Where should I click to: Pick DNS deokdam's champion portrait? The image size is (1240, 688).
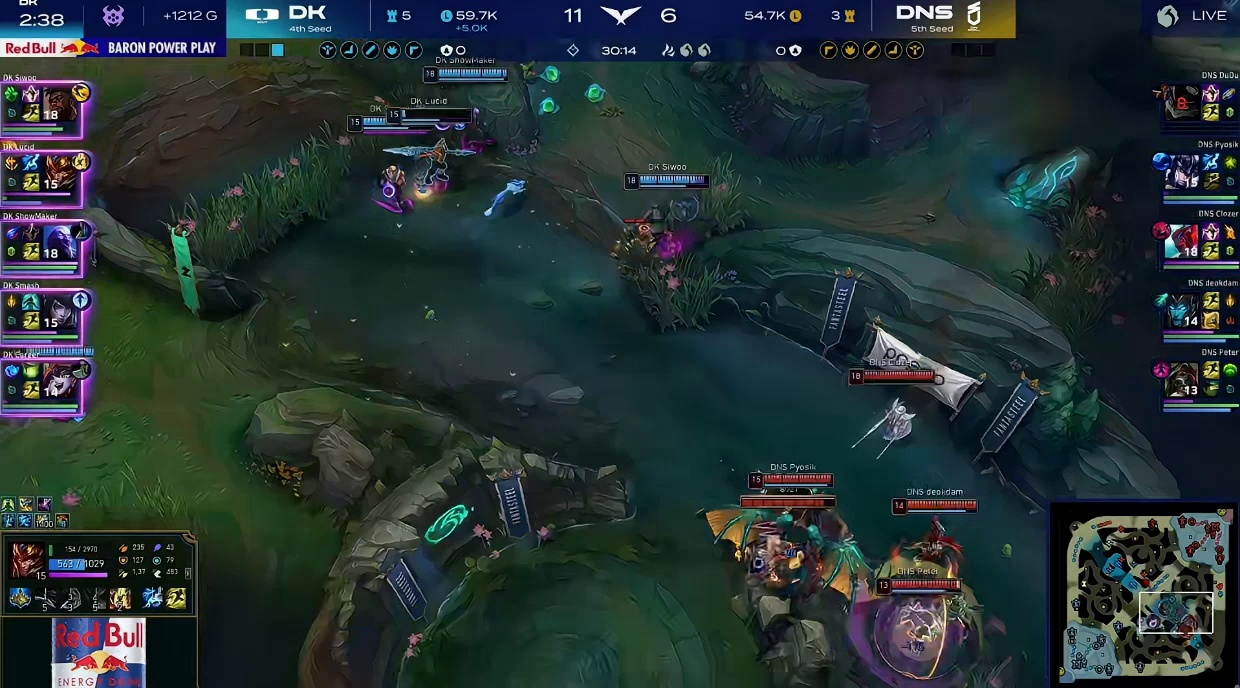[1182, 310]
